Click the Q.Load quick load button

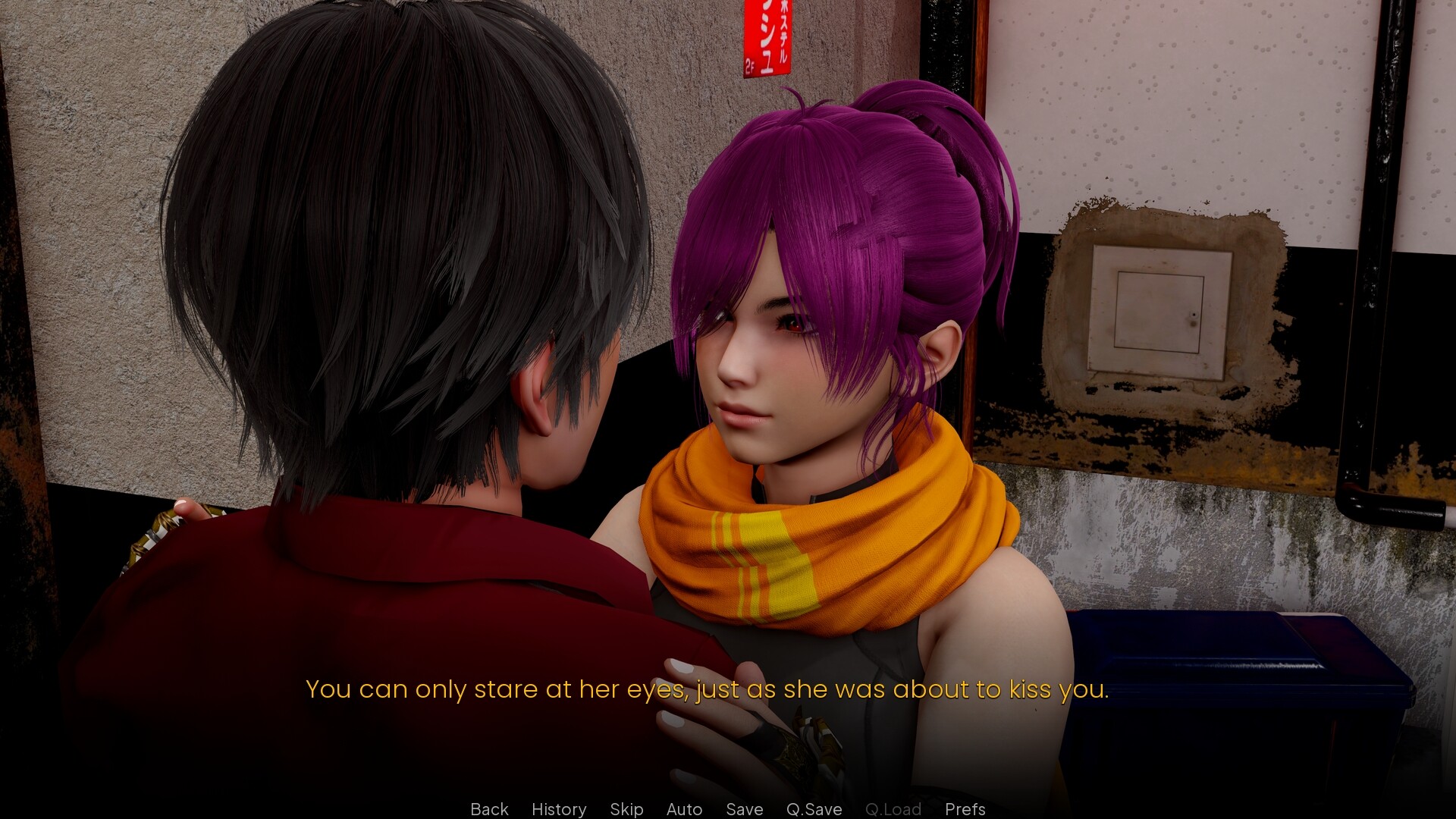point(893,809)
